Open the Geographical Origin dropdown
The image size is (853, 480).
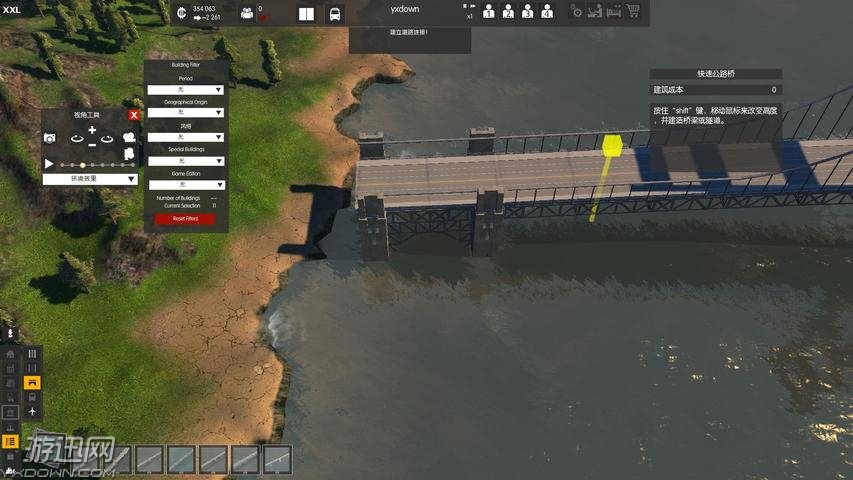click(185, 113)
